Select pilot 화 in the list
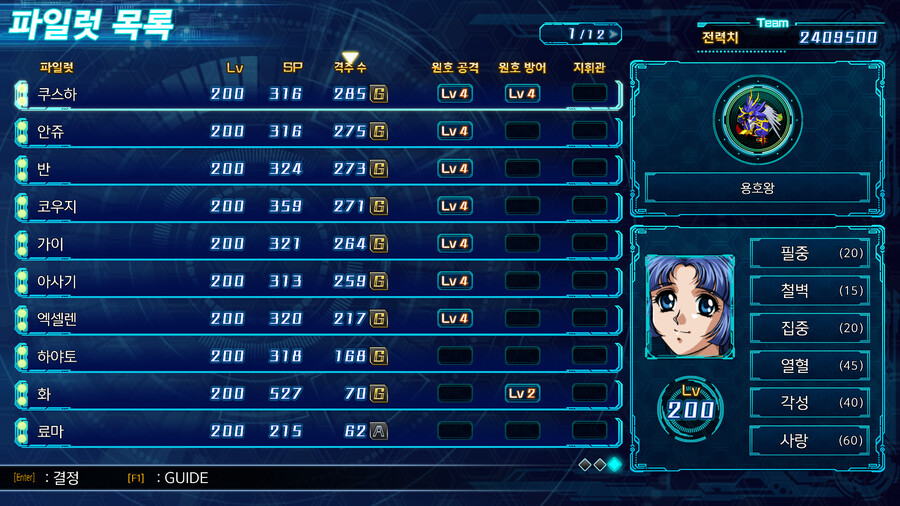Viewport: 900px width, 506px height. point(44,394)
